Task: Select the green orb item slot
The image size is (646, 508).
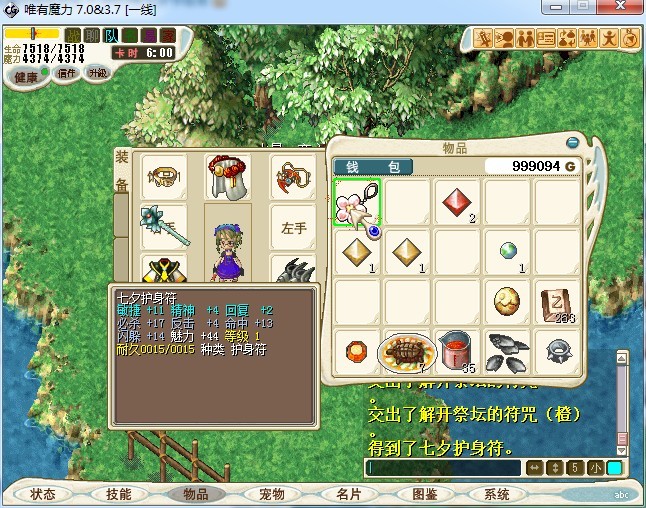Action: [x=508, y=253]
